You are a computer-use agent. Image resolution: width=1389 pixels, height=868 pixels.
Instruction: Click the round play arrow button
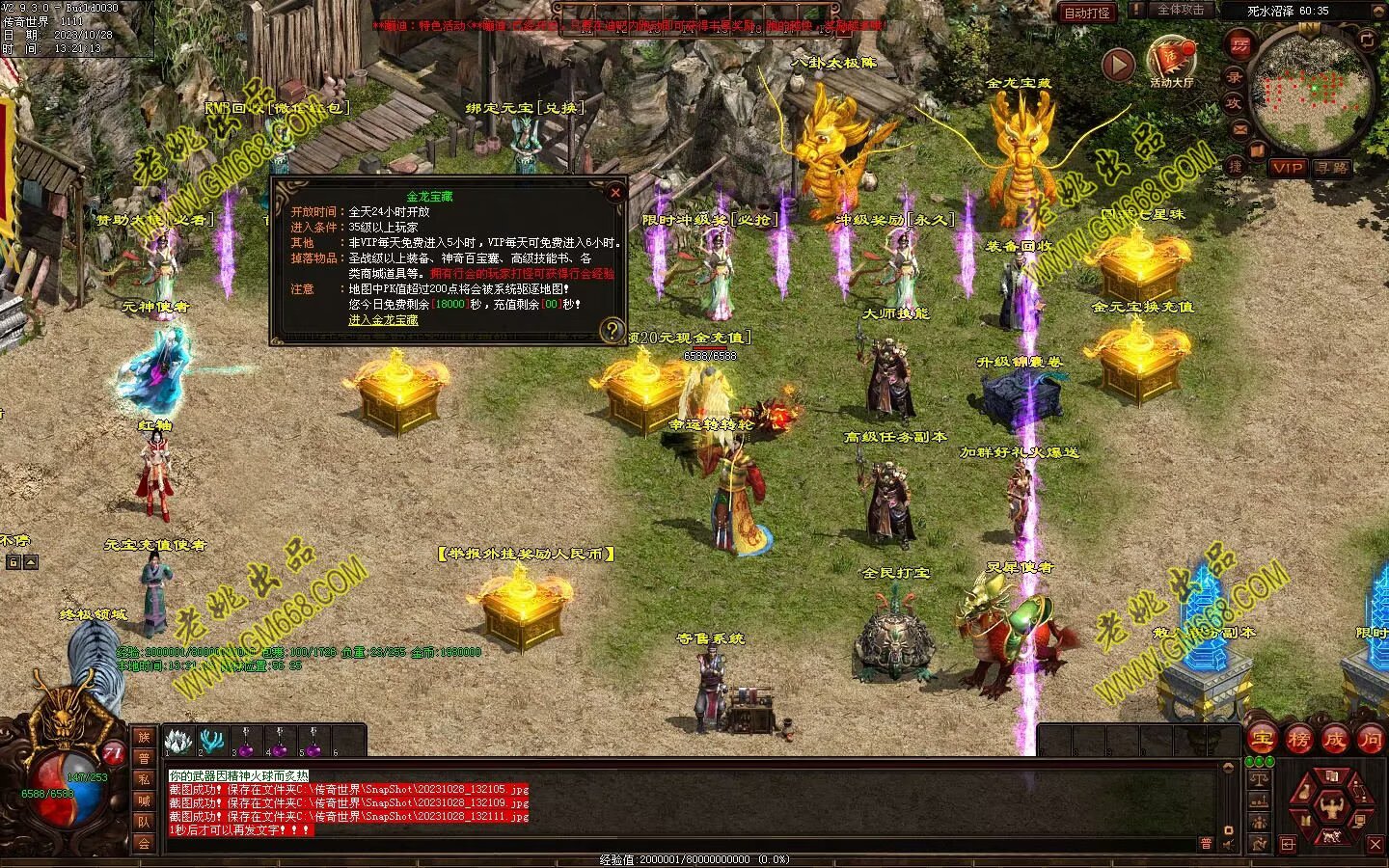tap(1118, 65)
